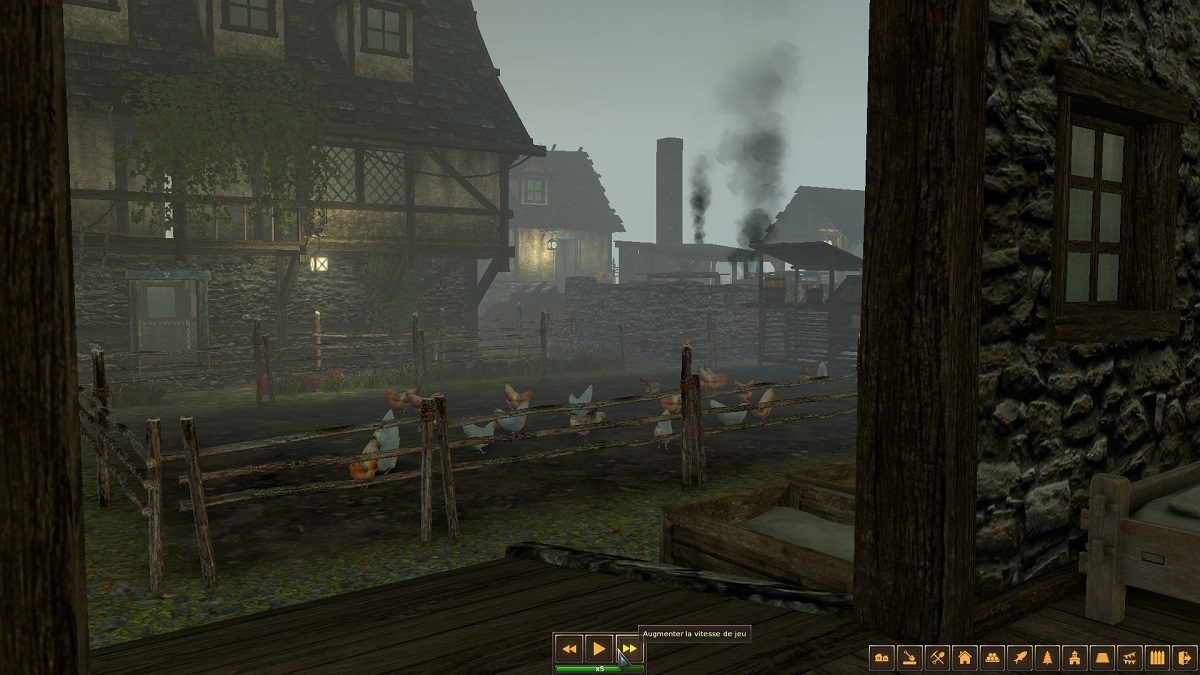Select the trapezoid field plot icon
1200x675 pixels.
click(1103, 658)
